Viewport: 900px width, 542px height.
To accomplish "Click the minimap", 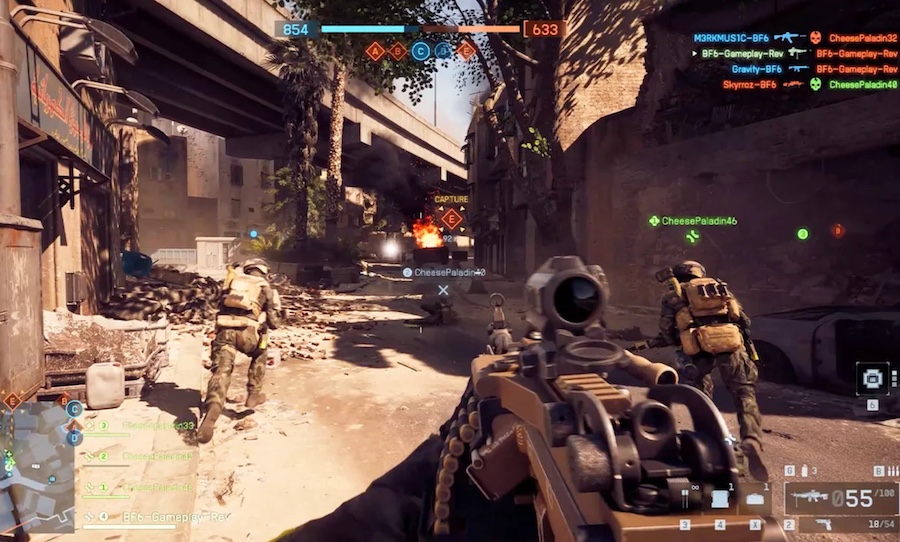I will (37, 465).
